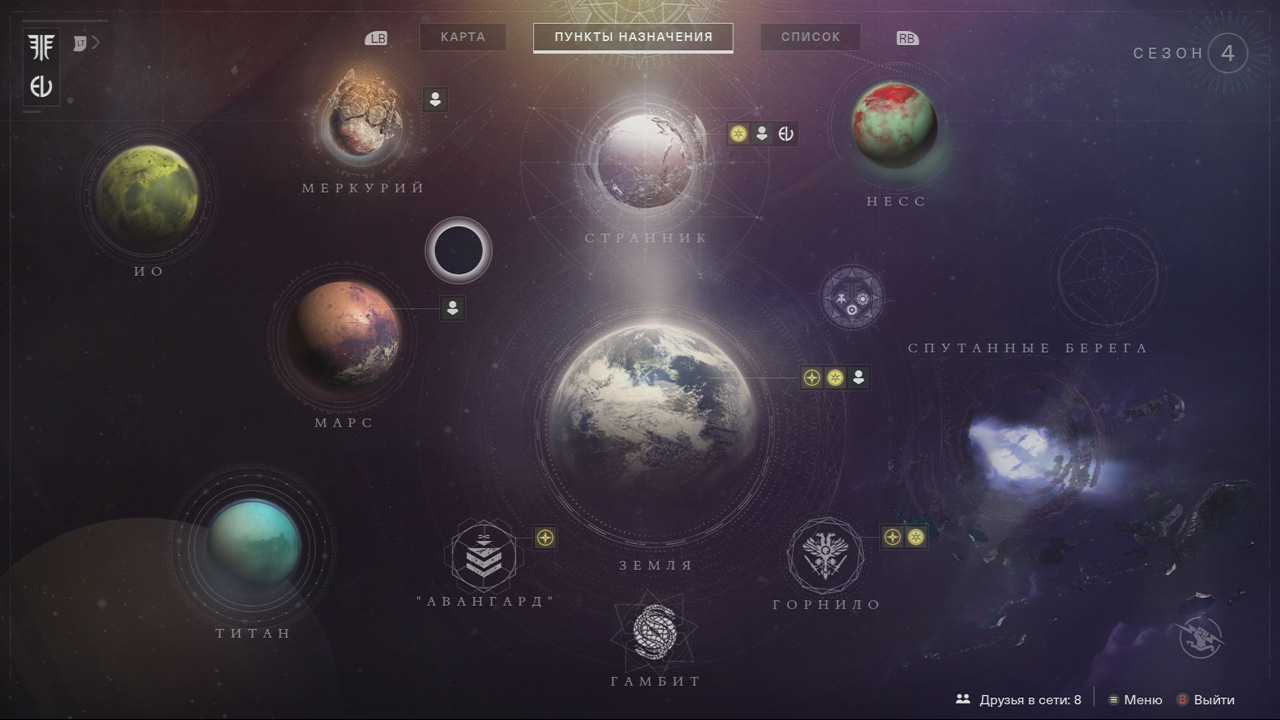
Task: Select the planet Ио
Action: [147, 197]
